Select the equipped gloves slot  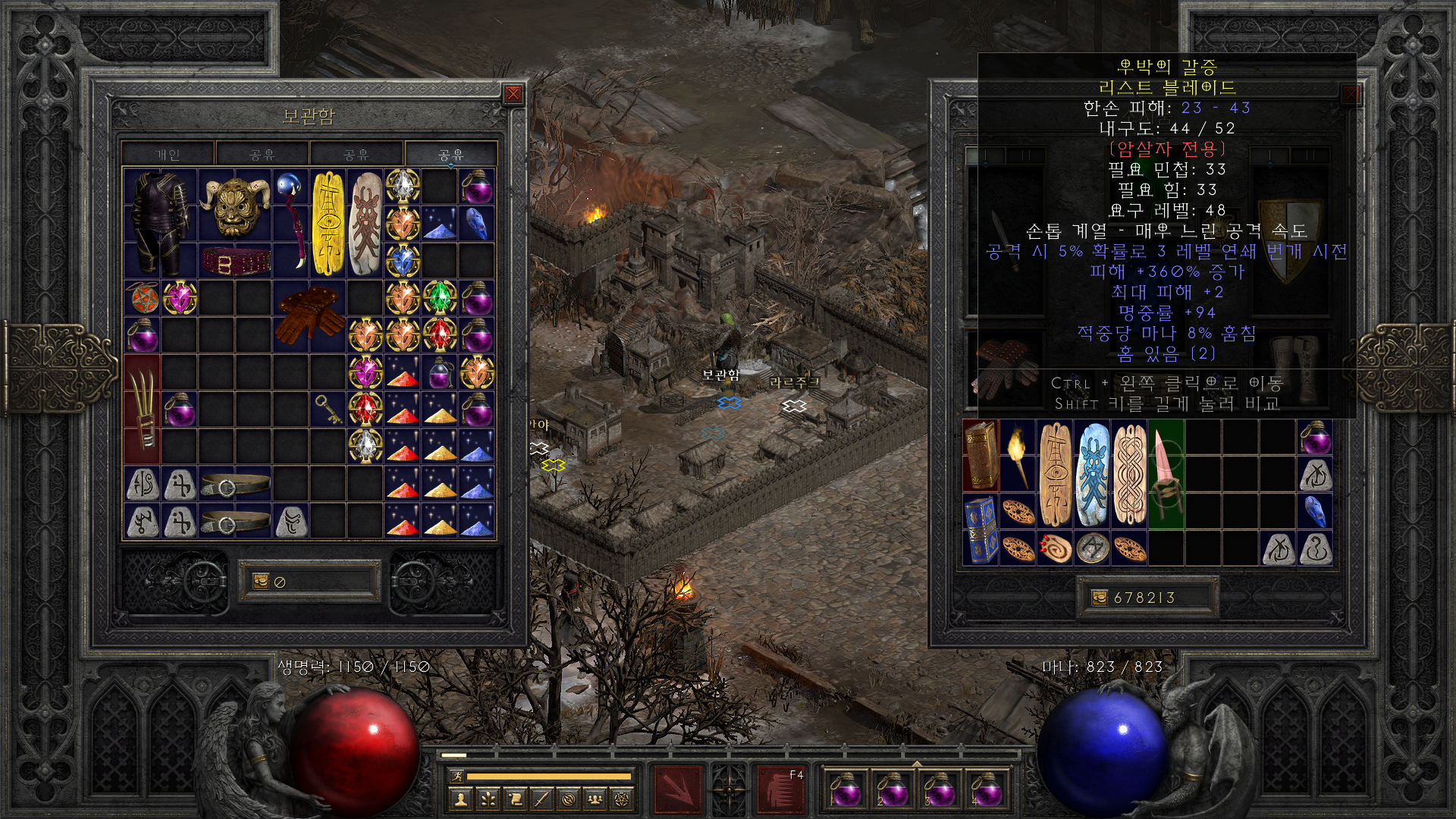pyautogui.click(x=1005, y=368)
